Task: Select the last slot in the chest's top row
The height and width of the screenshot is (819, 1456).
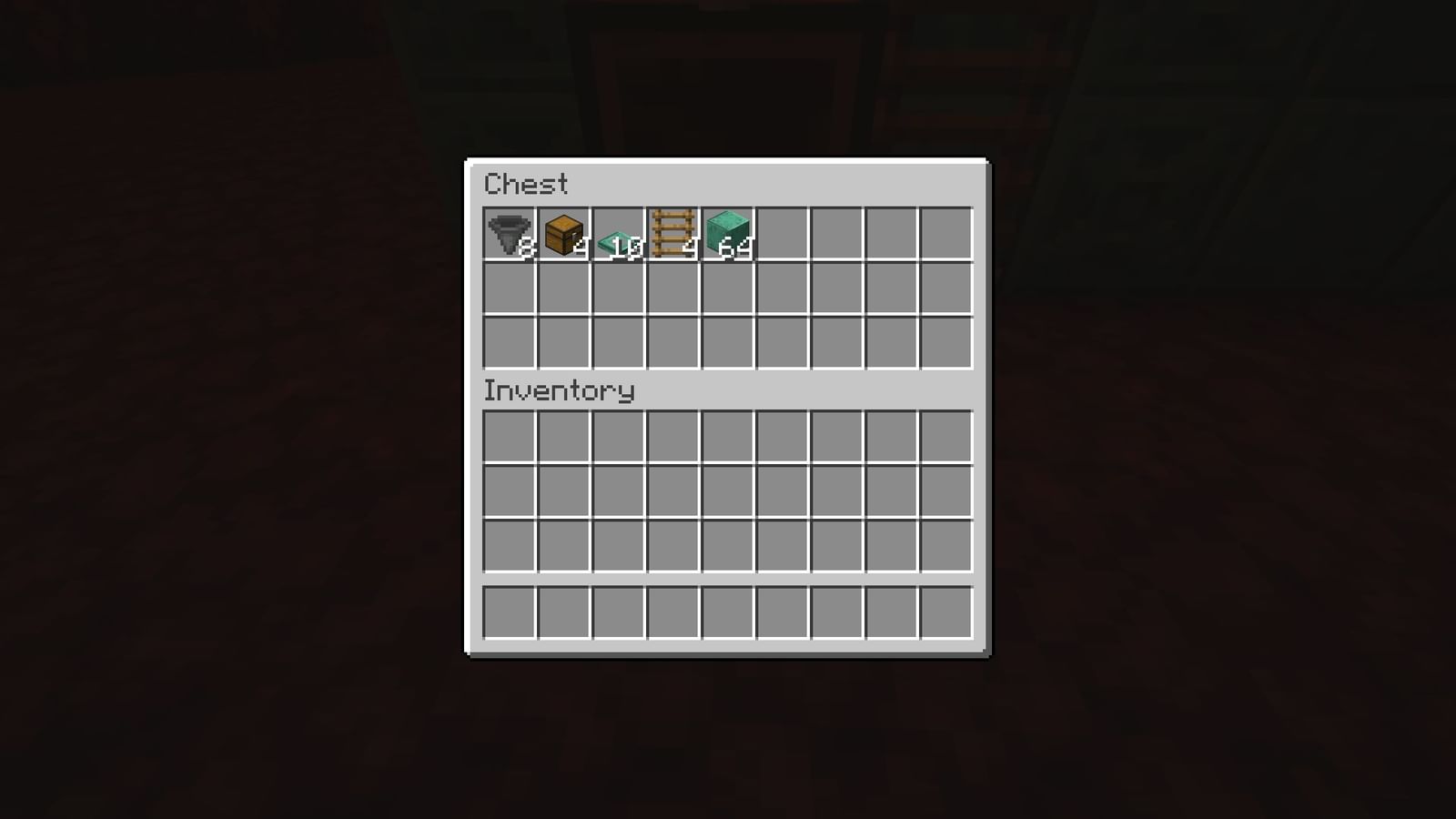Action: coord(946,235)
